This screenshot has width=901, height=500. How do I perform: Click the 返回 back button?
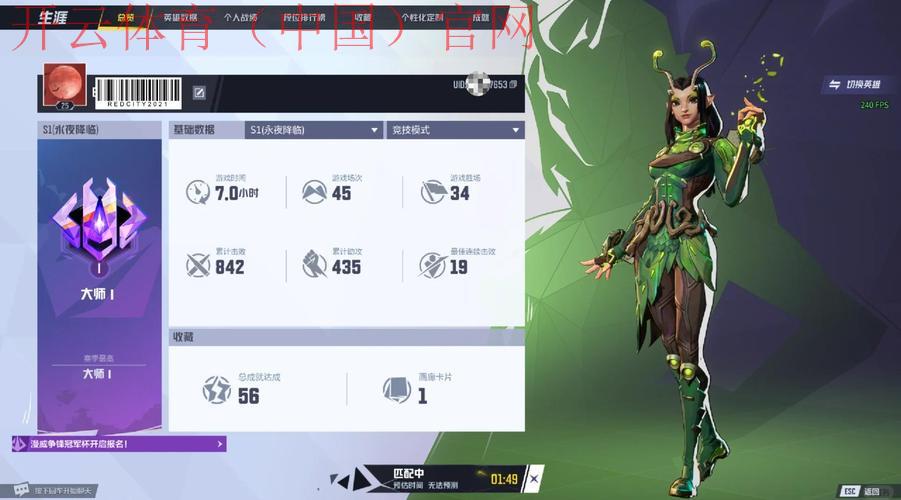click(x=862, y=491)
